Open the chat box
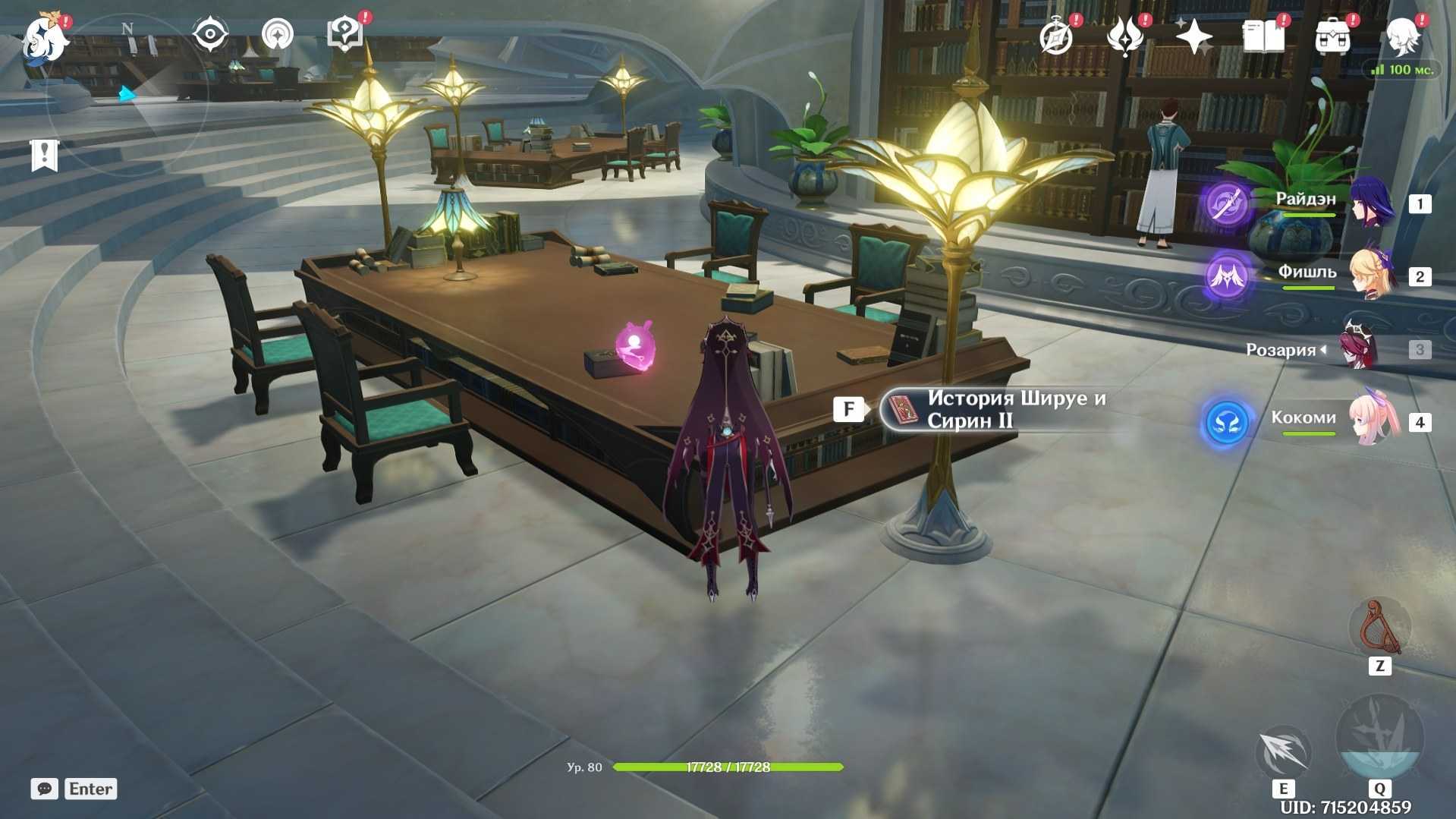The height and width of the screenshot is (819, 1456). pos(45,789)
